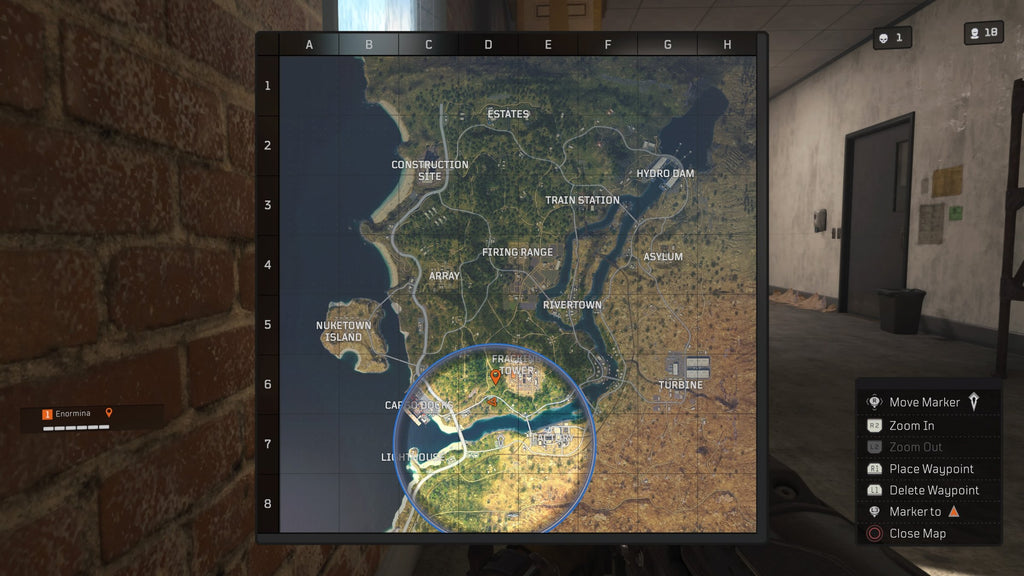Select Train Station on the map

[582, 200]
